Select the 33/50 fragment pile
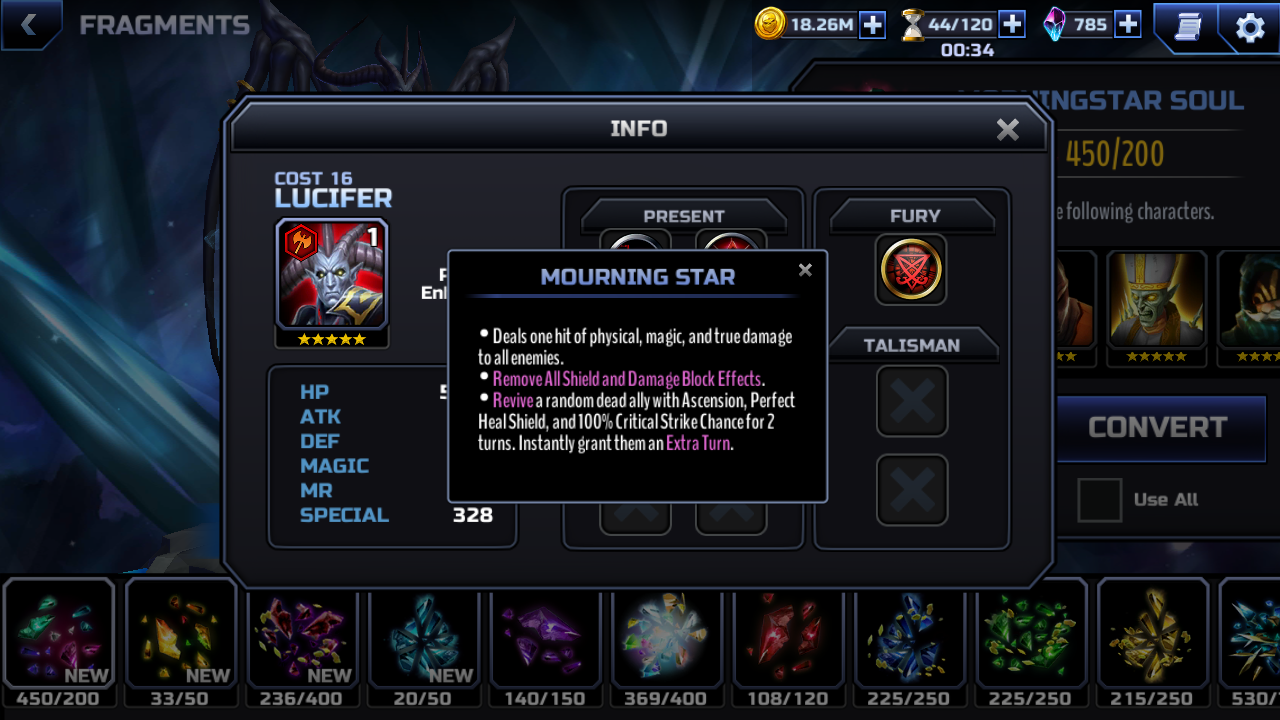Screen dimensions: 1280x720 180,634
